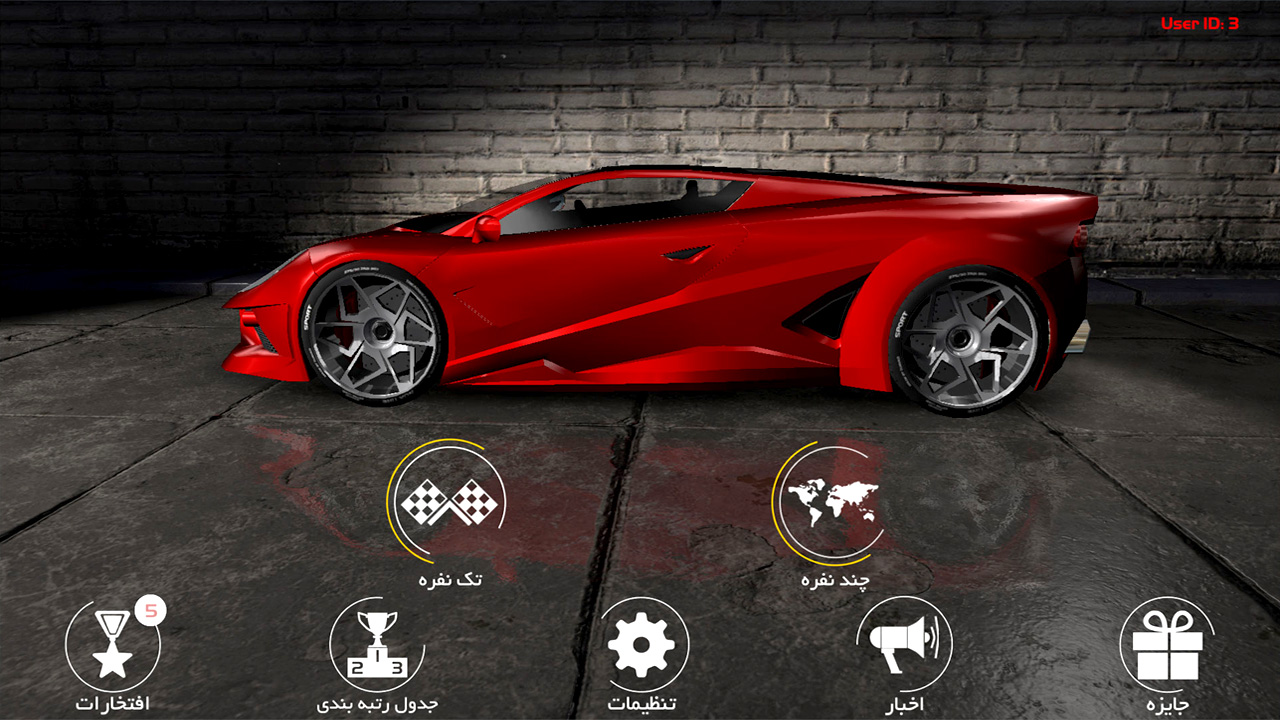Open settings via the gear icon
The width and height of the screenshot is (1280, 720).
click(641, 645)
